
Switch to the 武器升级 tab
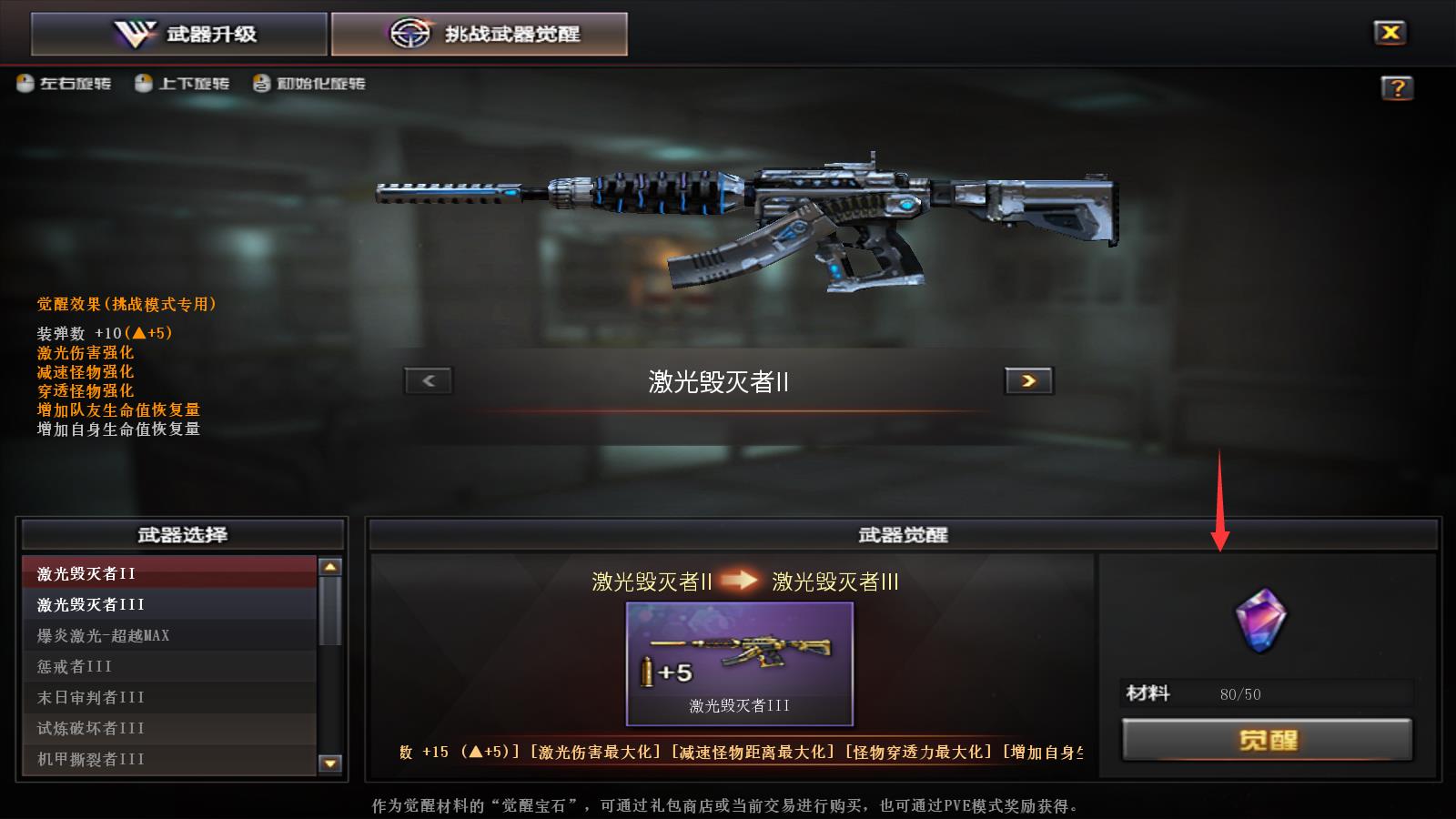tap(179, 33)
